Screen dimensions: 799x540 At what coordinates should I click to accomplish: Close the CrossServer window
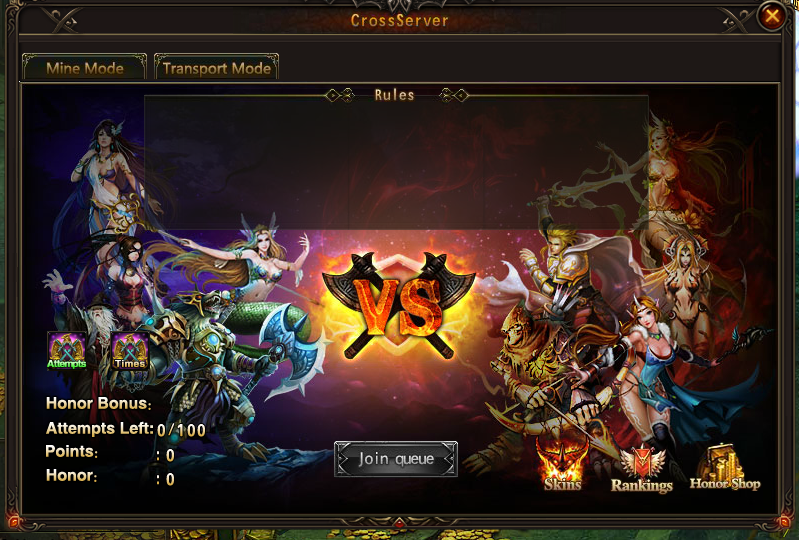(x=771, y=16)
